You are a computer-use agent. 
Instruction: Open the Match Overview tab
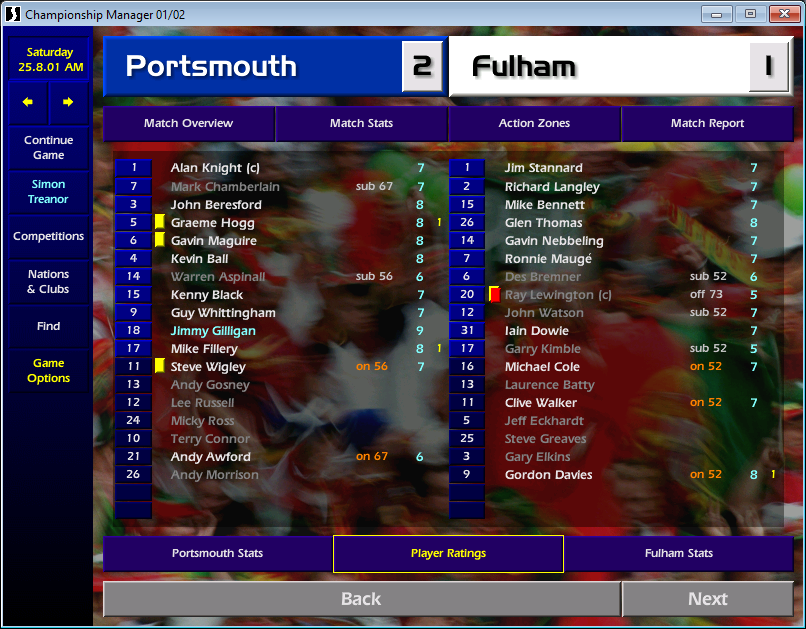(188, 123)
